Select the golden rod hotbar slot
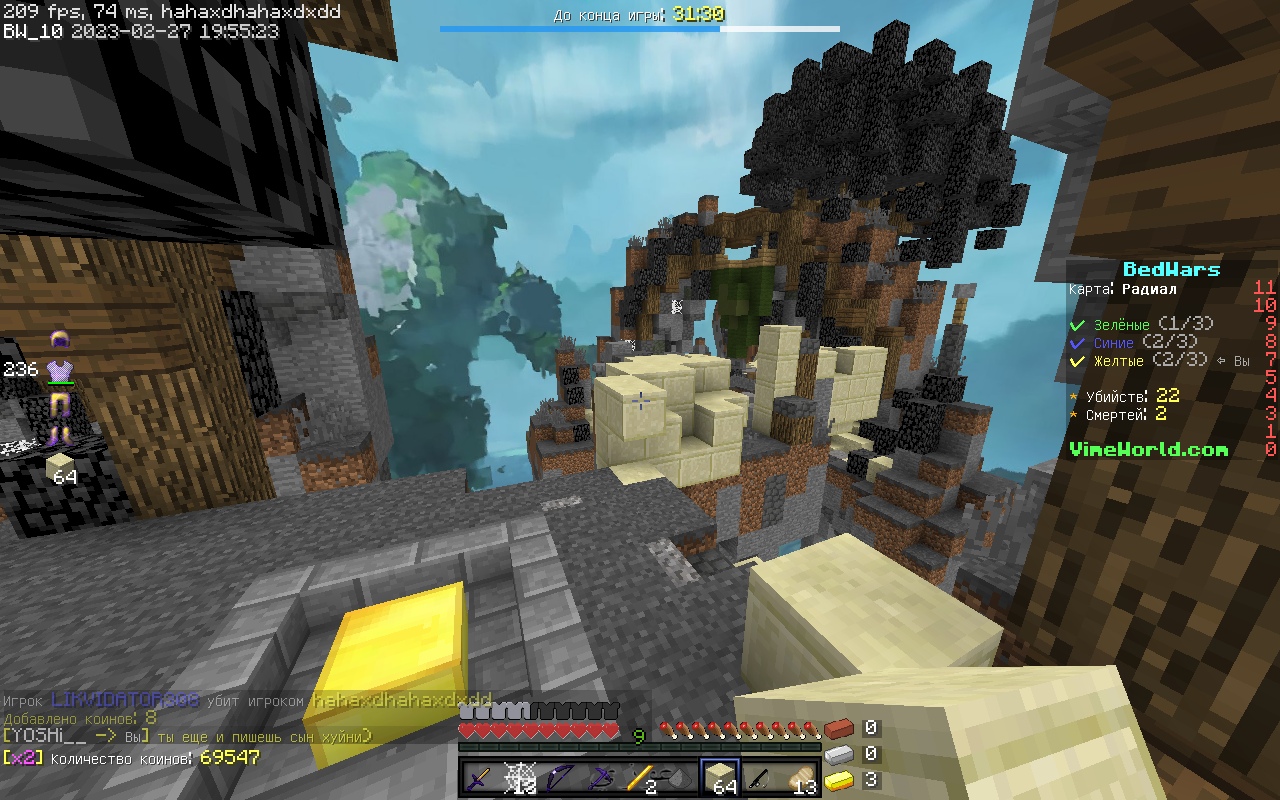 pyautogui.click(x=640, y=778)
